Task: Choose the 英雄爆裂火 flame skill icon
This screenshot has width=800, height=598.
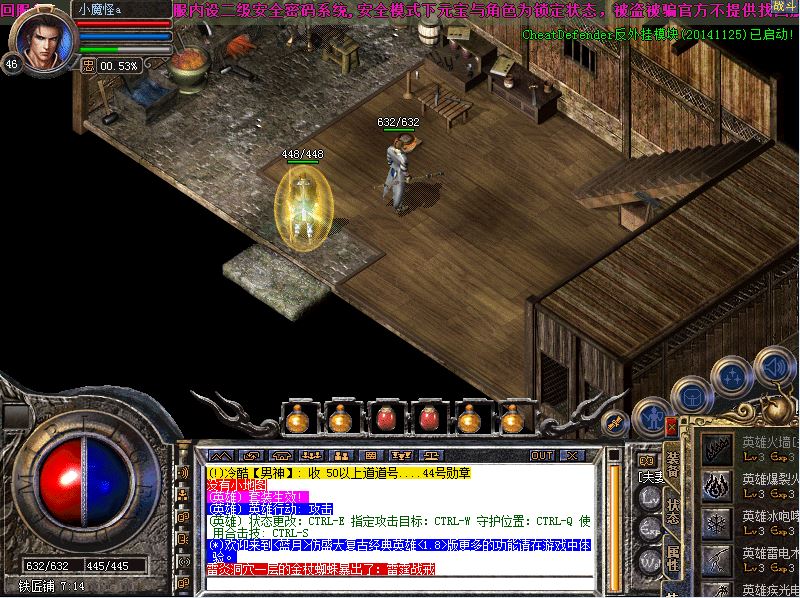Action: [717, 486]
